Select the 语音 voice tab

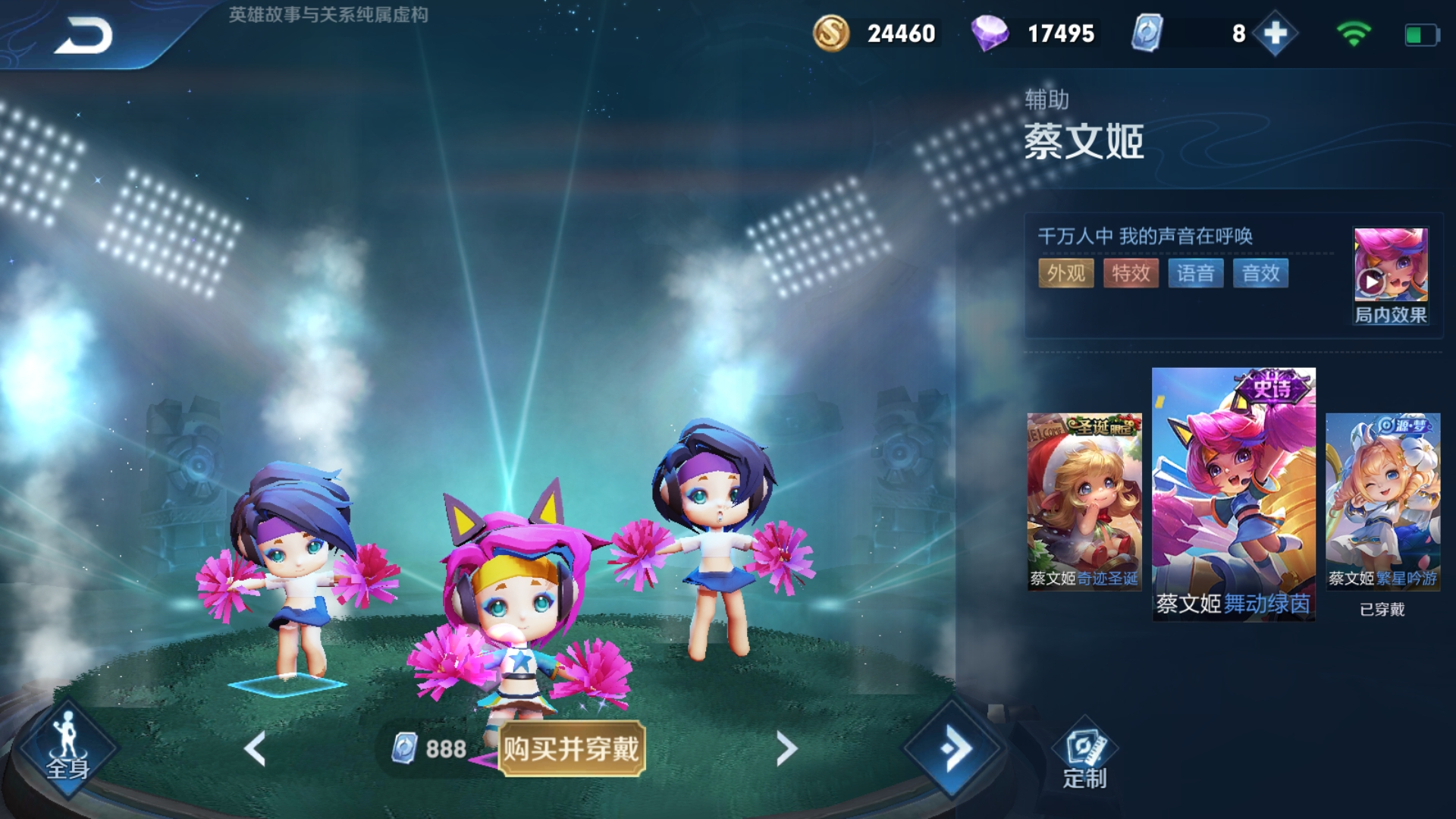[x=1195, y=274]
